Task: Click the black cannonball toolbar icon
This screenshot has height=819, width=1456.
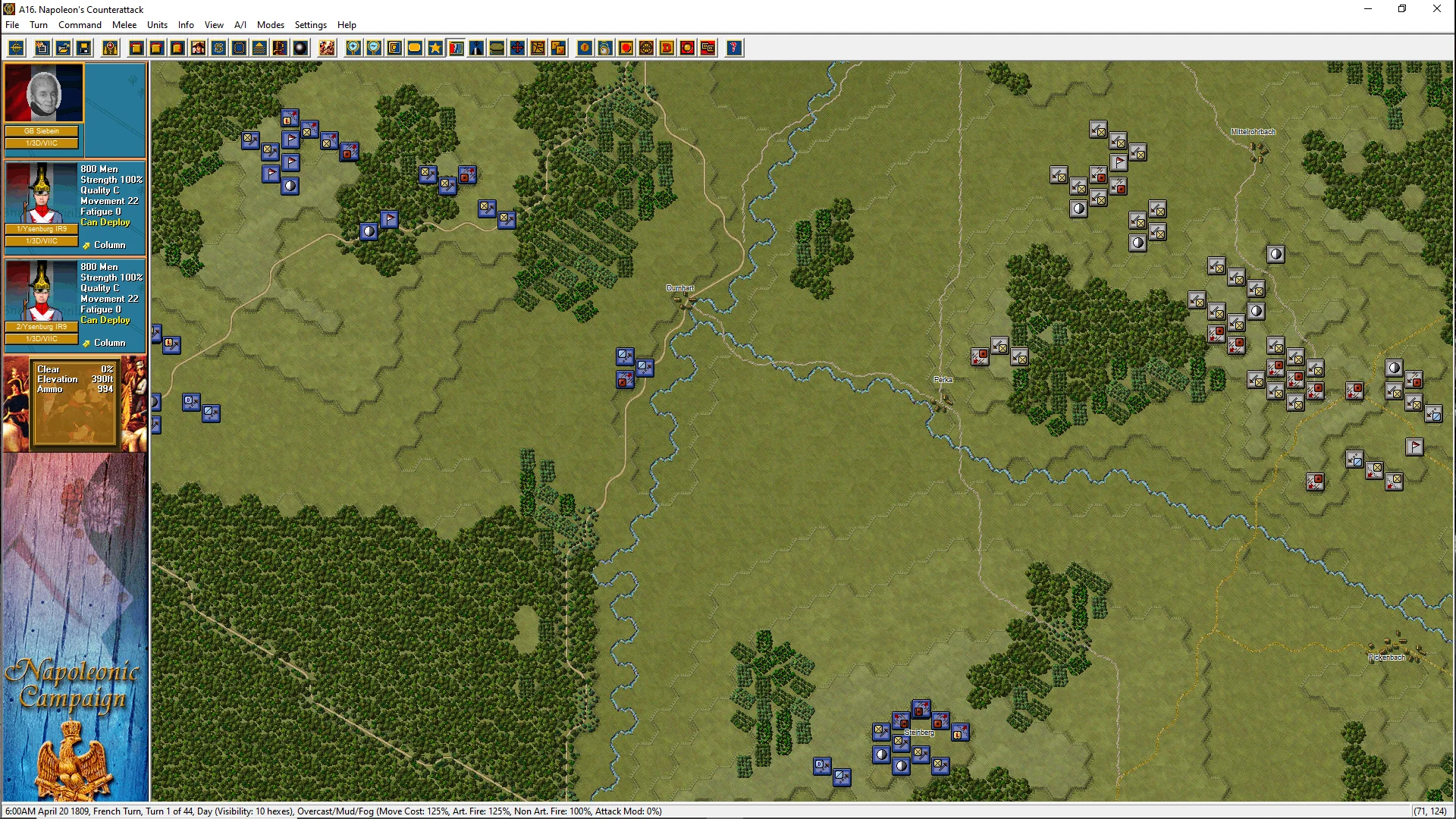Action: (301, 49)
